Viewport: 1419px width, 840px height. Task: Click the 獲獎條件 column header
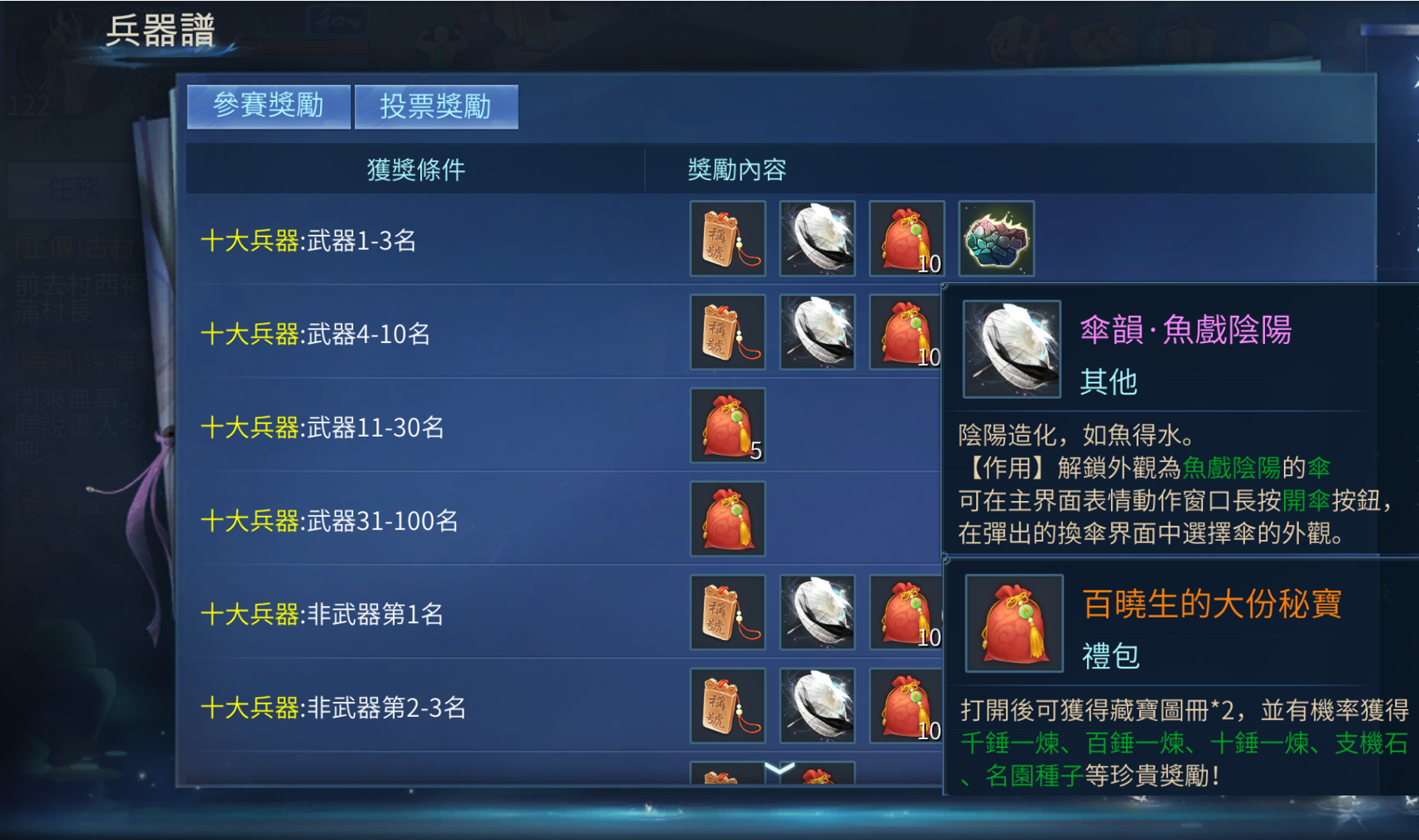[x=416, y=170]
